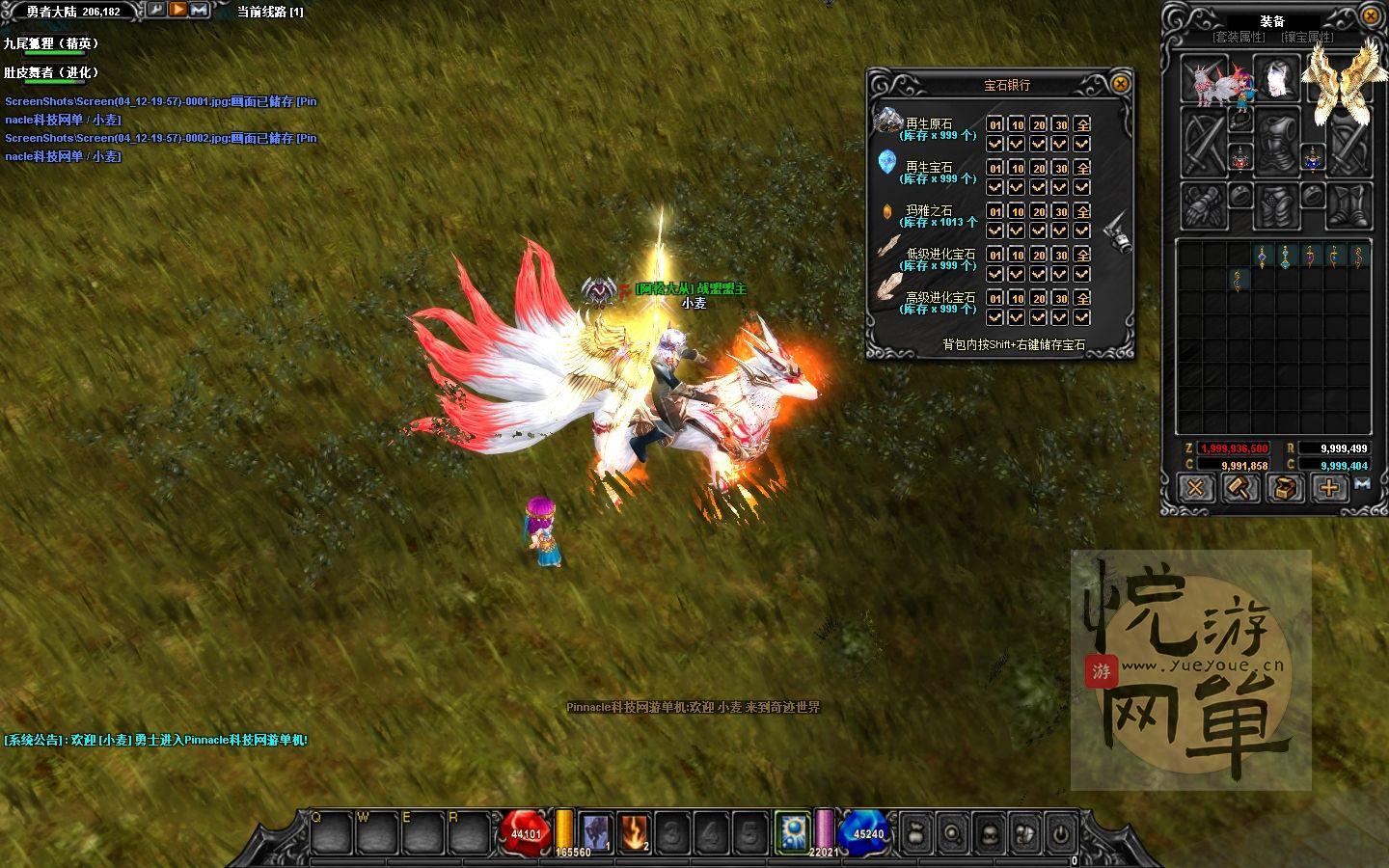Open the treasure chest button in inventory
Image resolution: width=1389 pixels, height=868 pixels.
coord(1284,488)
